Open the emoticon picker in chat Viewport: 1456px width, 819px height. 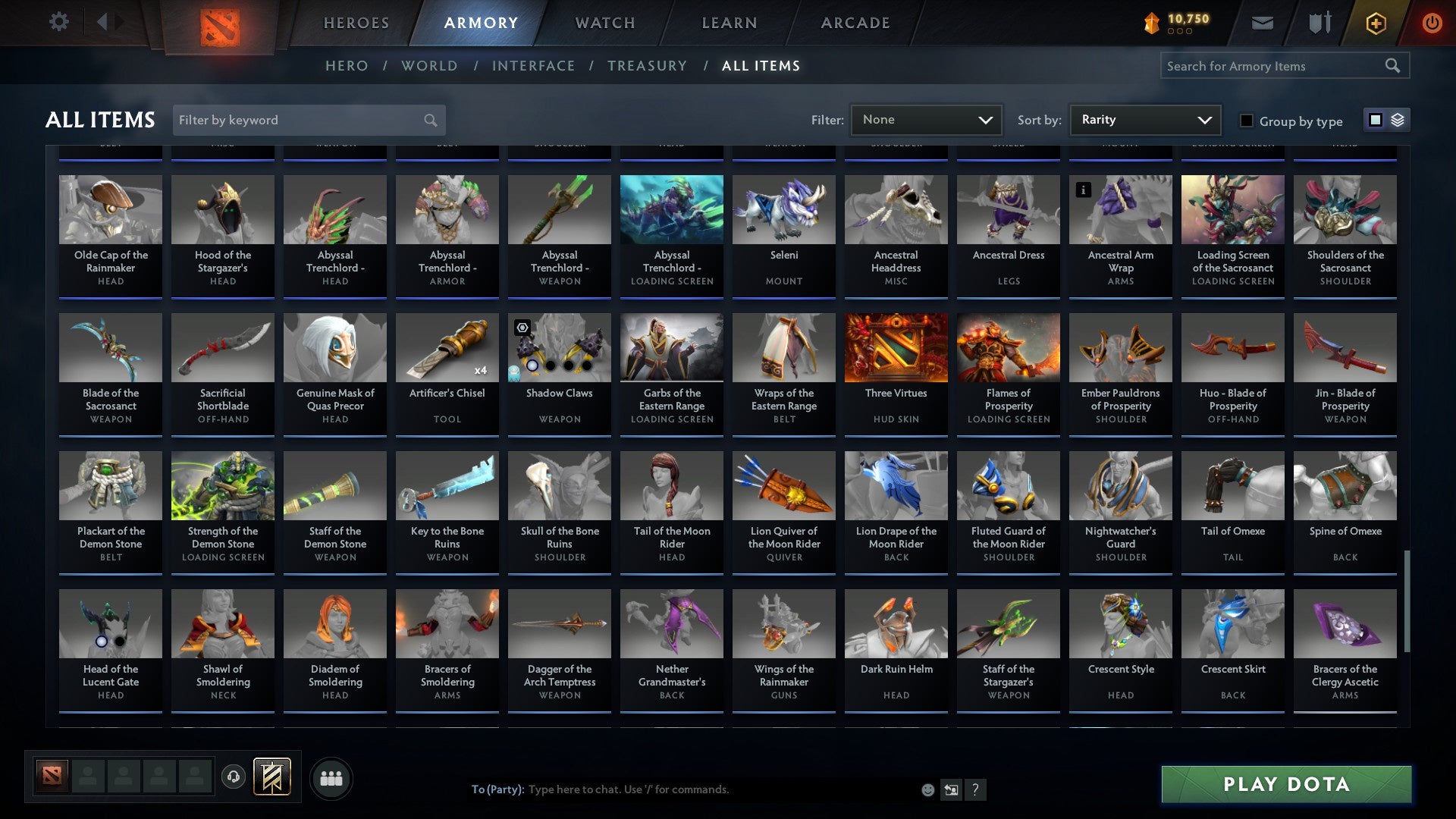point(927,789)
